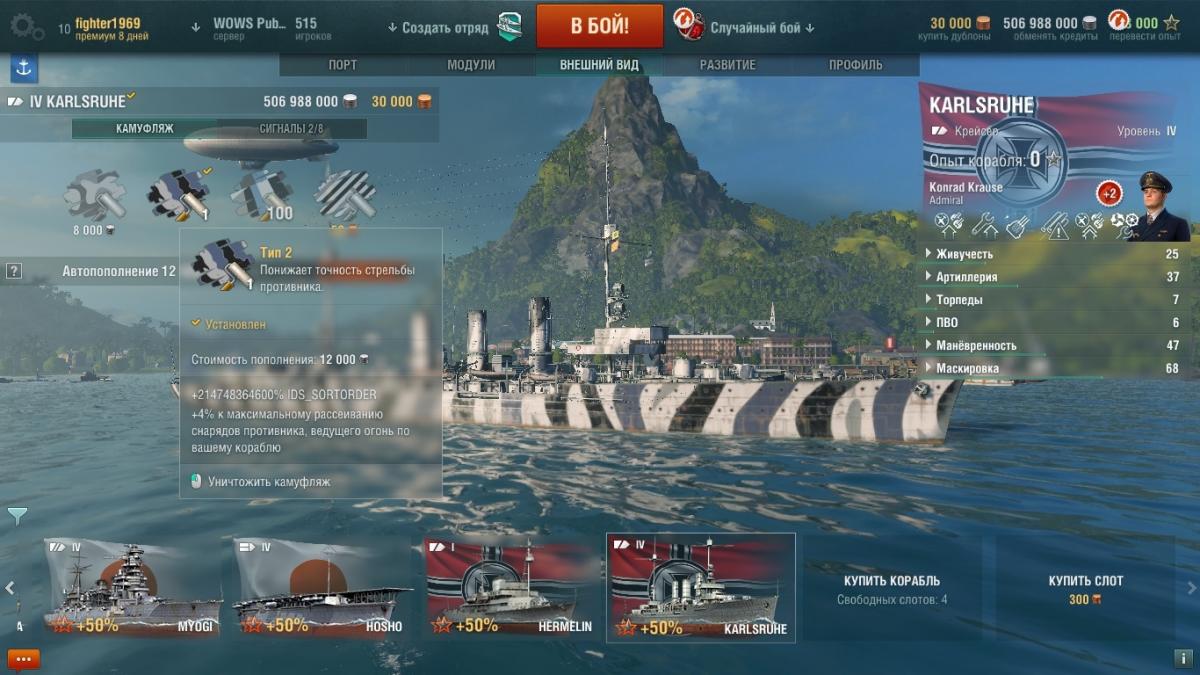
Task: Open the ship carousel filter funnel
Action: coord(17,516)
